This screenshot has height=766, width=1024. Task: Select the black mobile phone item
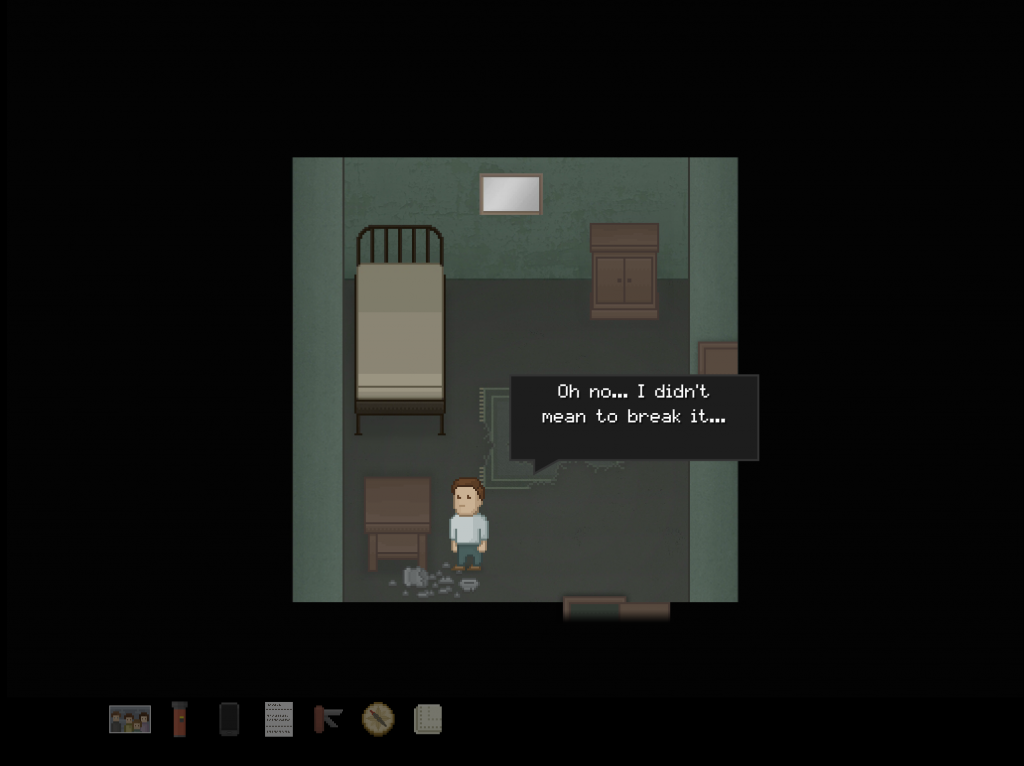click(x=229, y=719)
